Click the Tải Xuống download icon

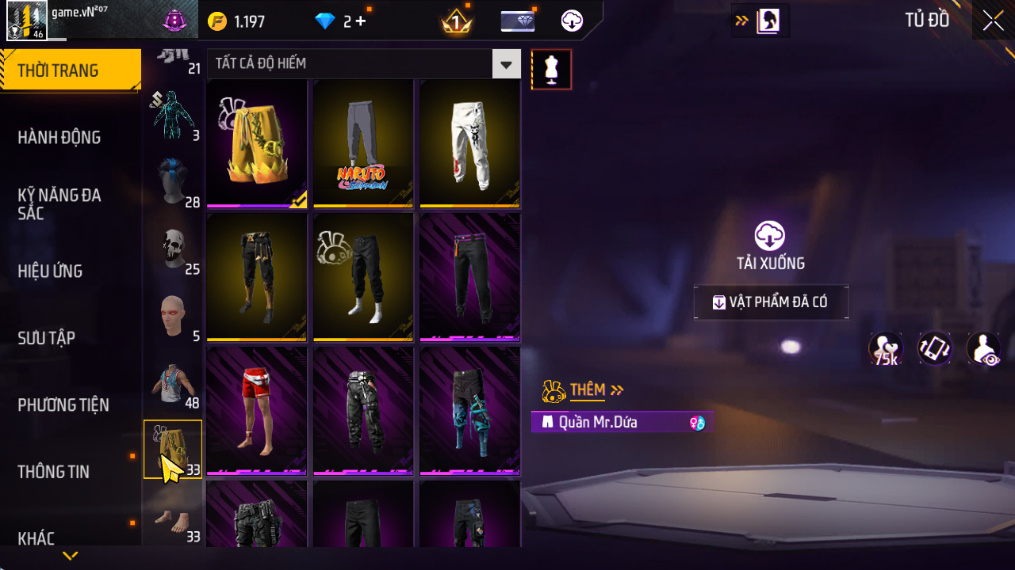(769, 236)
